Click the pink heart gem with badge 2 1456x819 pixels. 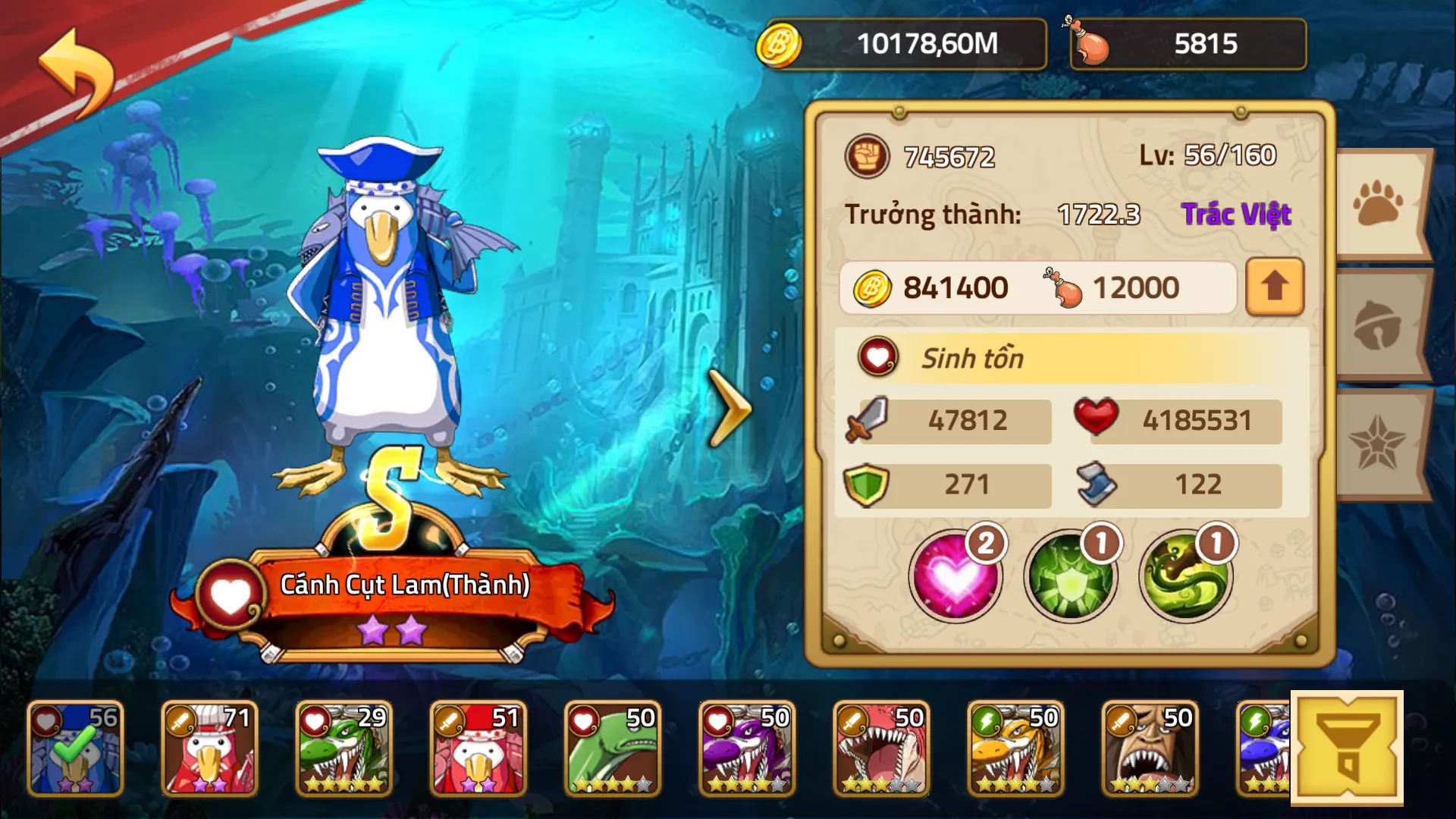(957, 576)
